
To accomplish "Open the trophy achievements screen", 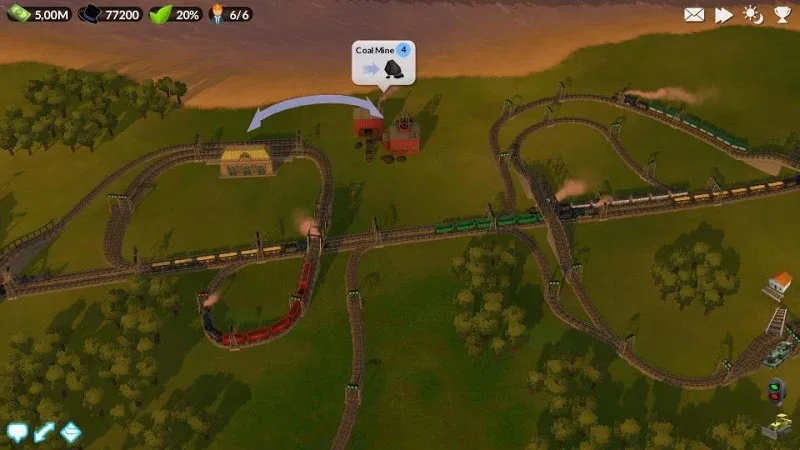I will pyautogui.click(x=781, y=14).
